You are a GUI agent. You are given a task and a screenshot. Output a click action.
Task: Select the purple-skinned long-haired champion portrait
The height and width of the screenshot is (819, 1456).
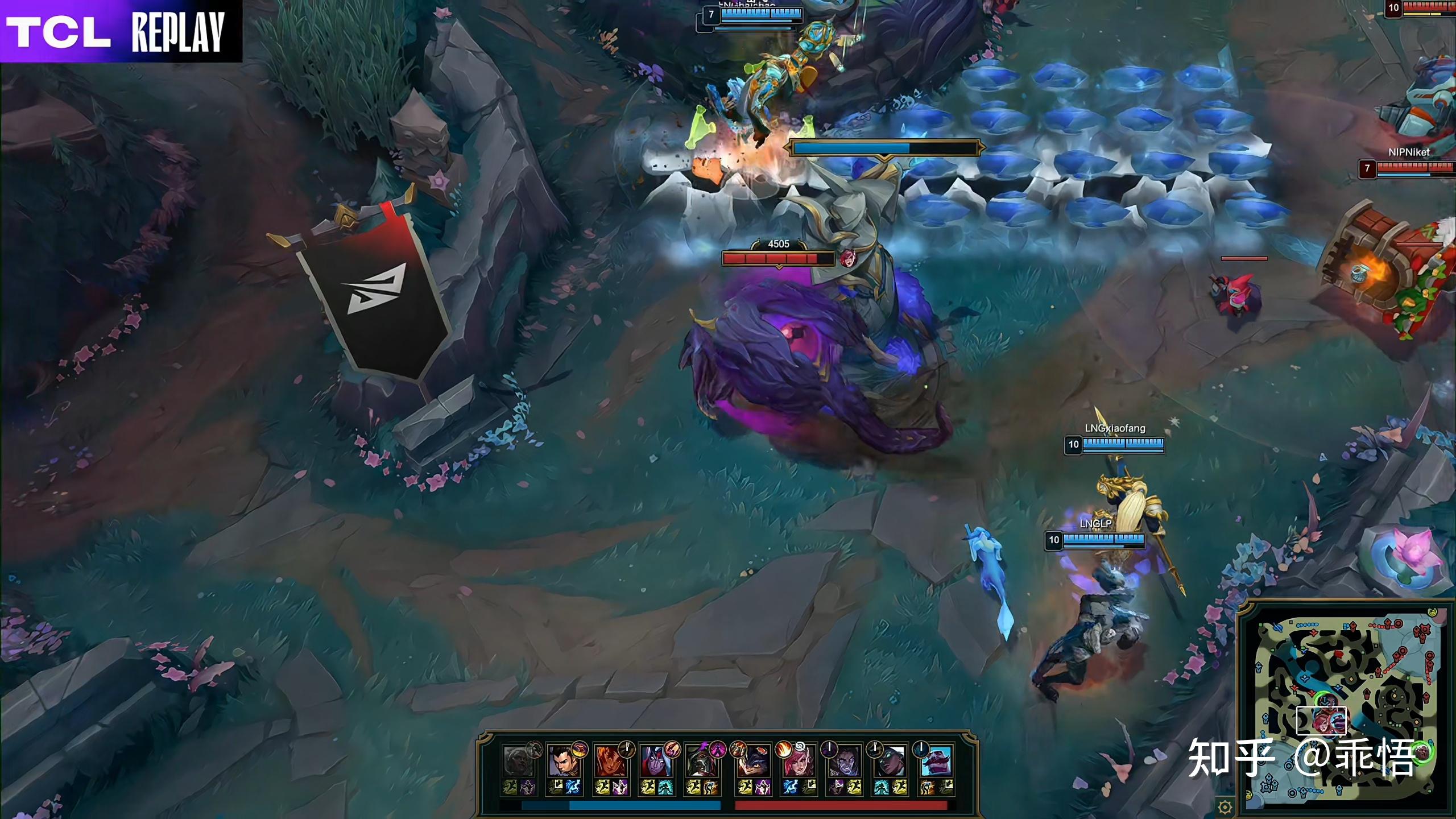[844, 762]
